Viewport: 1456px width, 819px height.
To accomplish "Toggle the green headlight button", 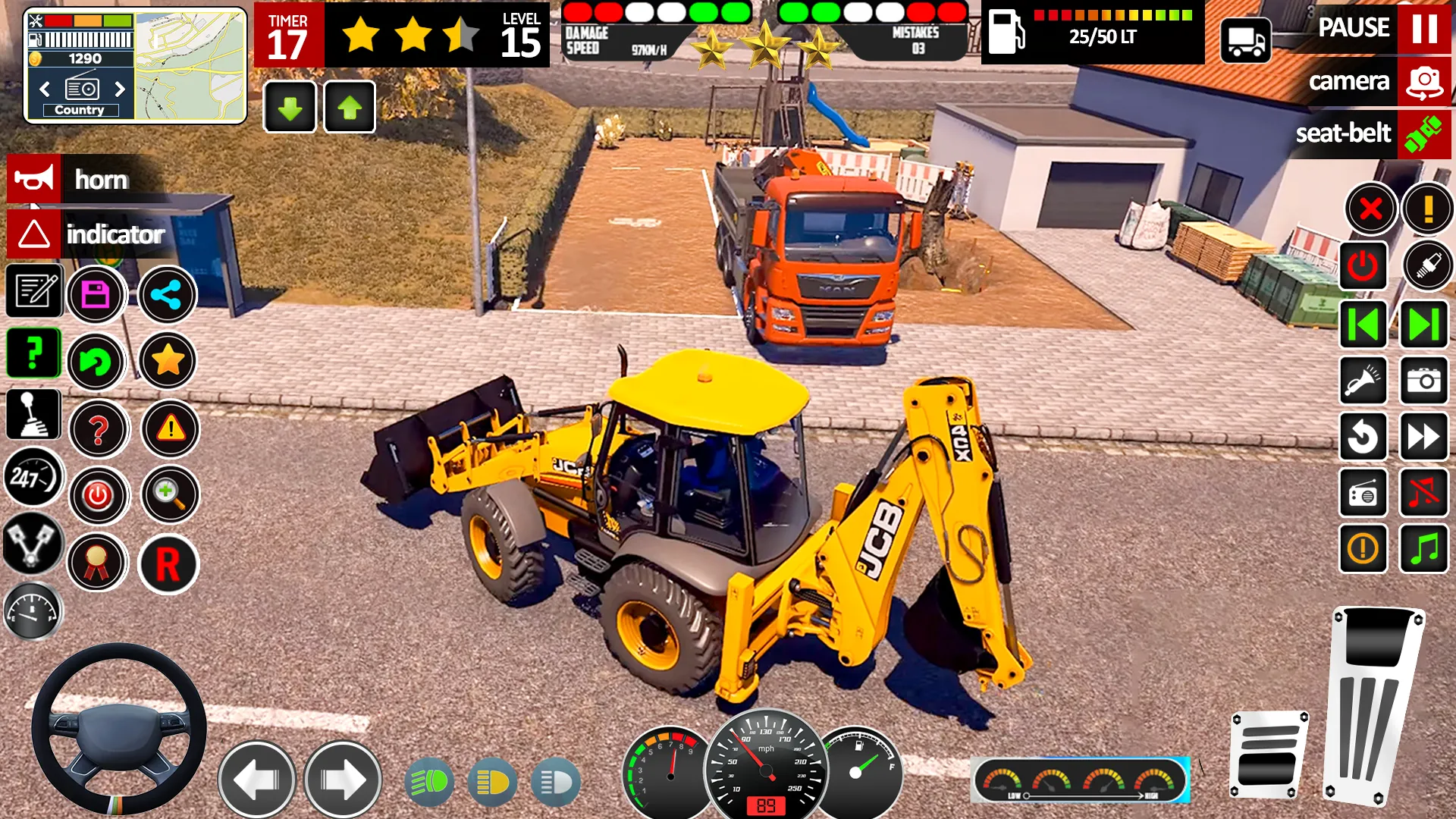I will click(429, 782).
